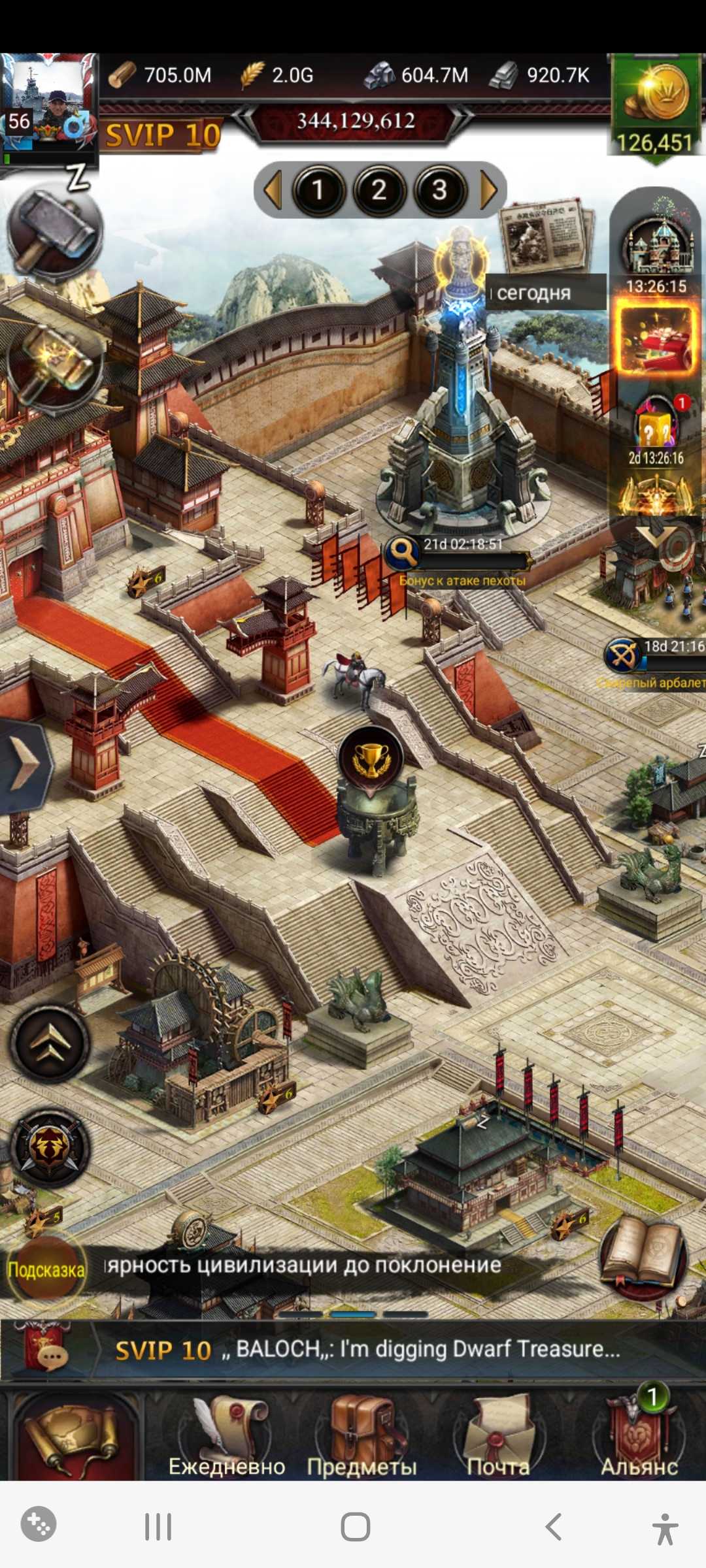Open the red gift box event
706x1568 pixels.
click(656, 341)
